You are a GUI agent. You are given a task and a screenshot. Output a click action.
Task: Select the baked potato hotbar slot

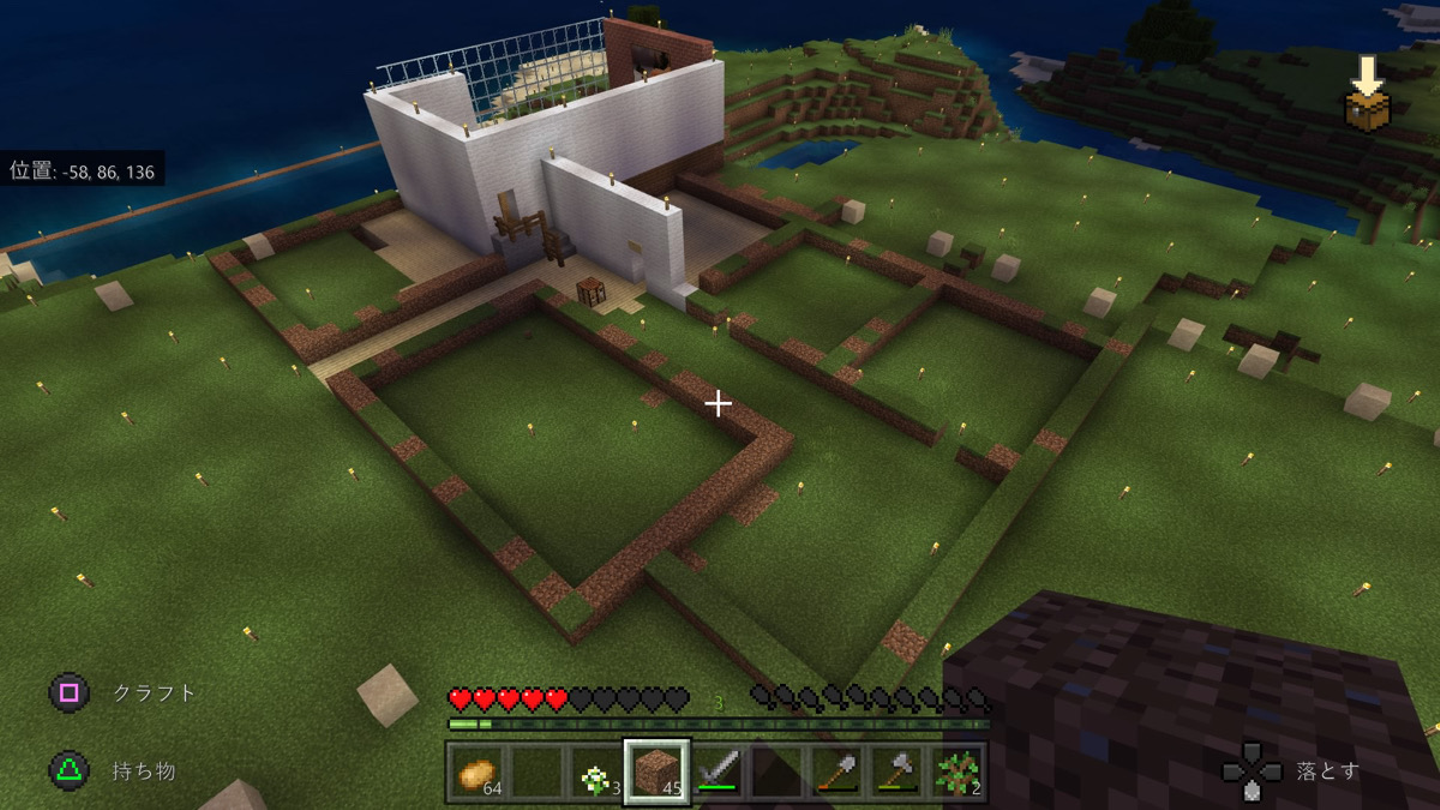point(476,772)
